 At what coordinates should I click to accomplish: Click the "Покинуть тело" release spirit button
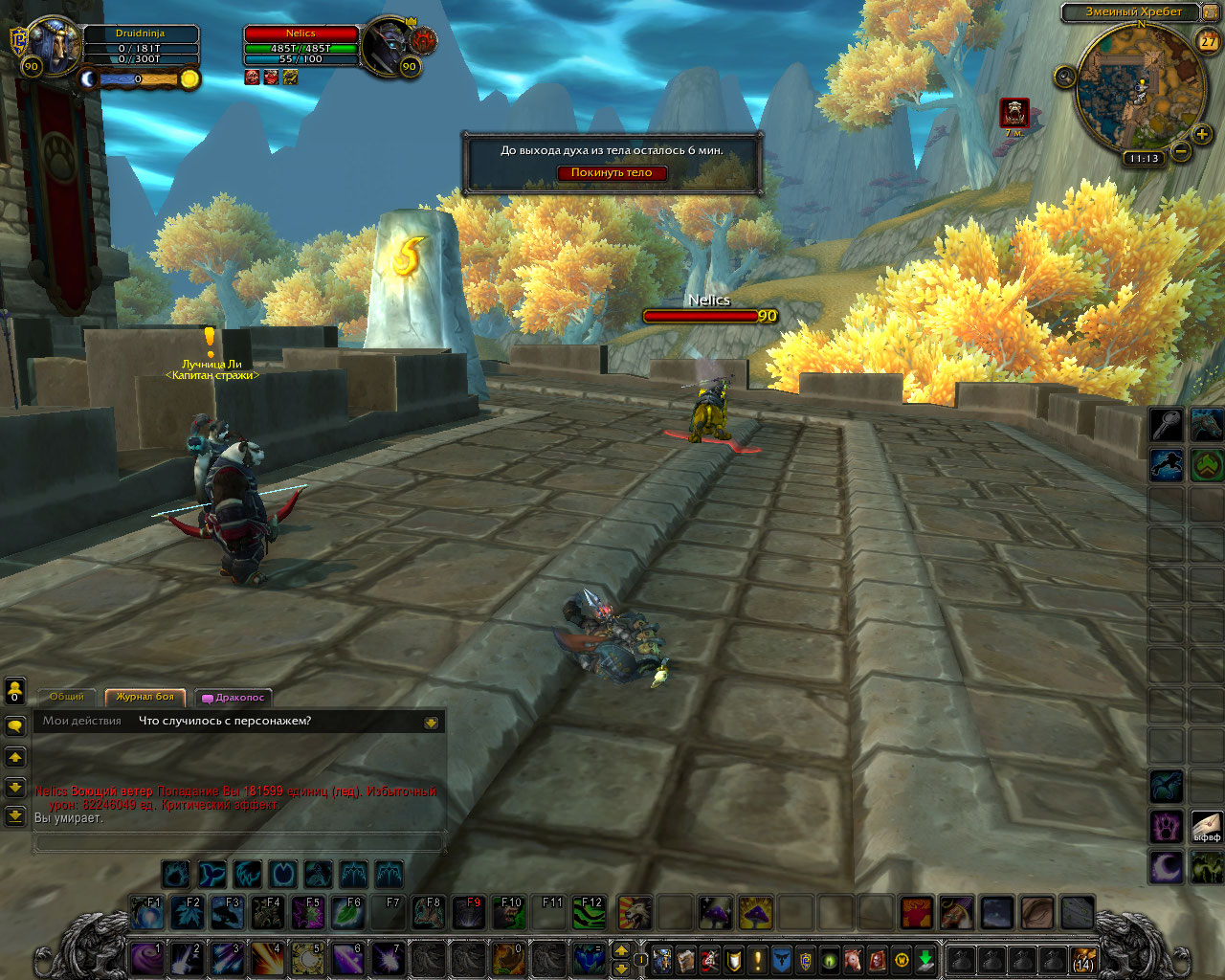(x=612, y=173)
